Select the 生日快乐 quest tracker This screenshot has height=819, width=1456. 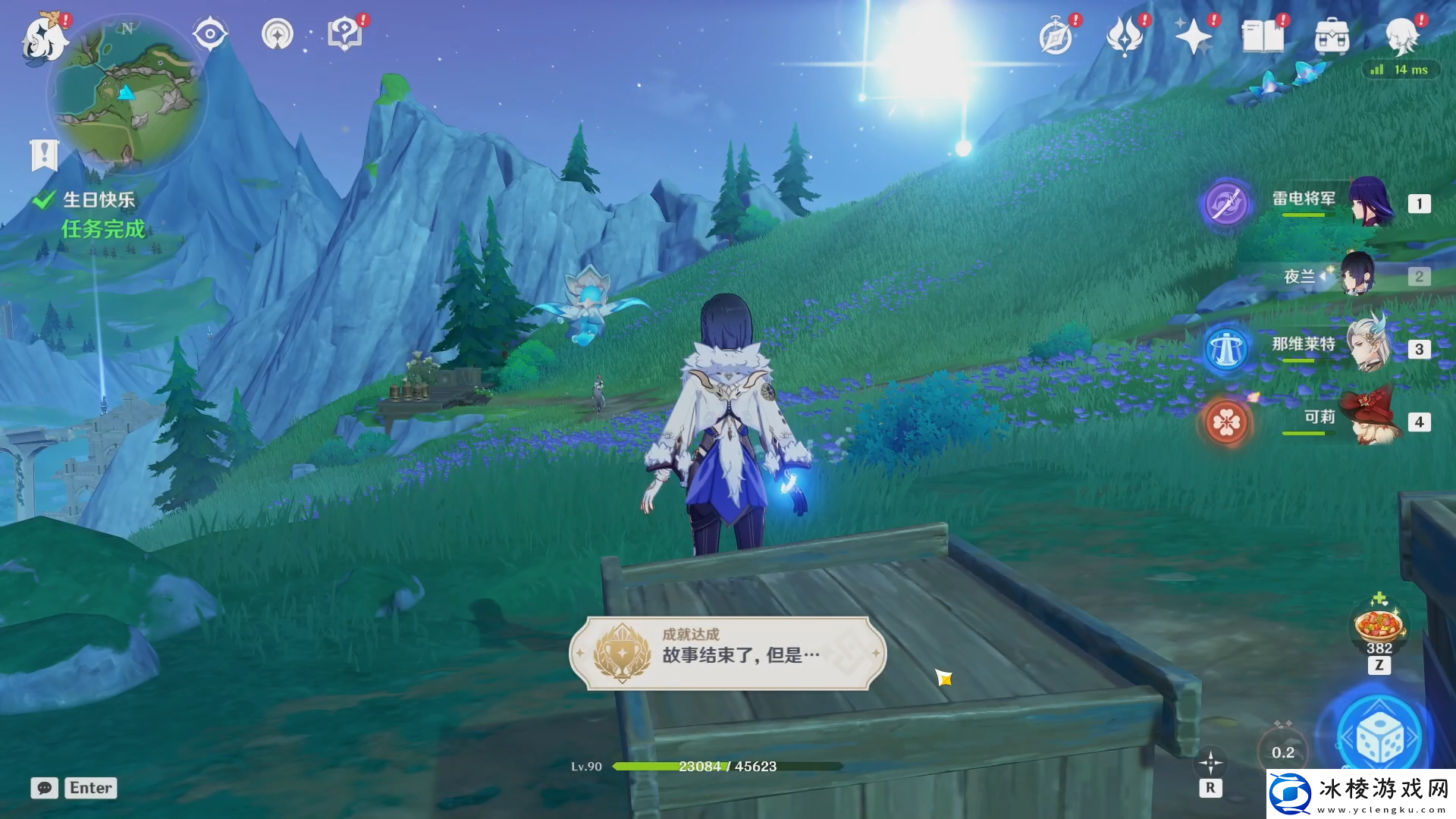[99, 200]
